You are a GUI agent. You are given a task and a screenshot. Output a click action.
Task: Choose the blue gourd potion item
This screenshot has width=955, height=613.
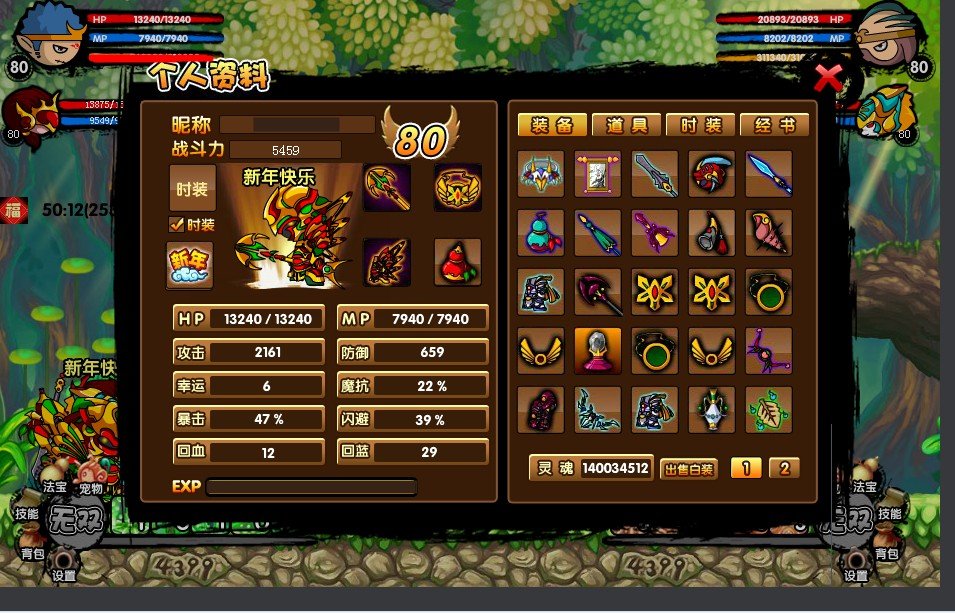point(541,233)
